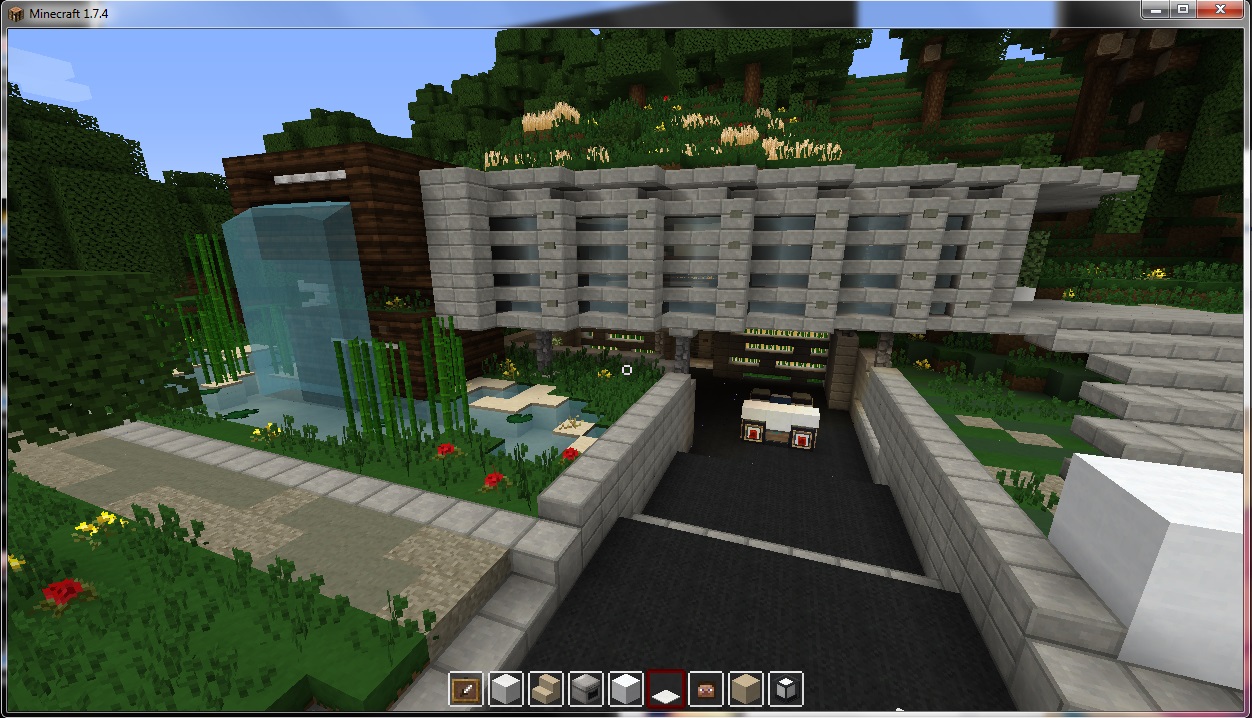Viewport: 1252px width, 718px height.
Task: Maximize the Minecraft window
Action: [1182, 10]
